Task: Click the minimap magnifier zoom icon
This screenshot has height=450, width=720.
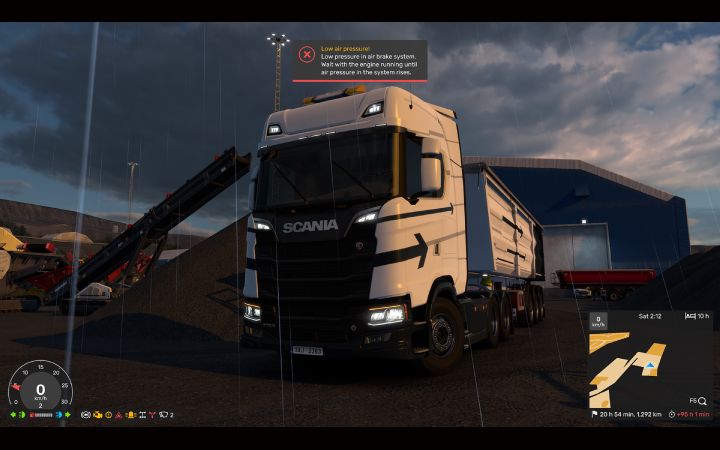Action: pos(702,401)
